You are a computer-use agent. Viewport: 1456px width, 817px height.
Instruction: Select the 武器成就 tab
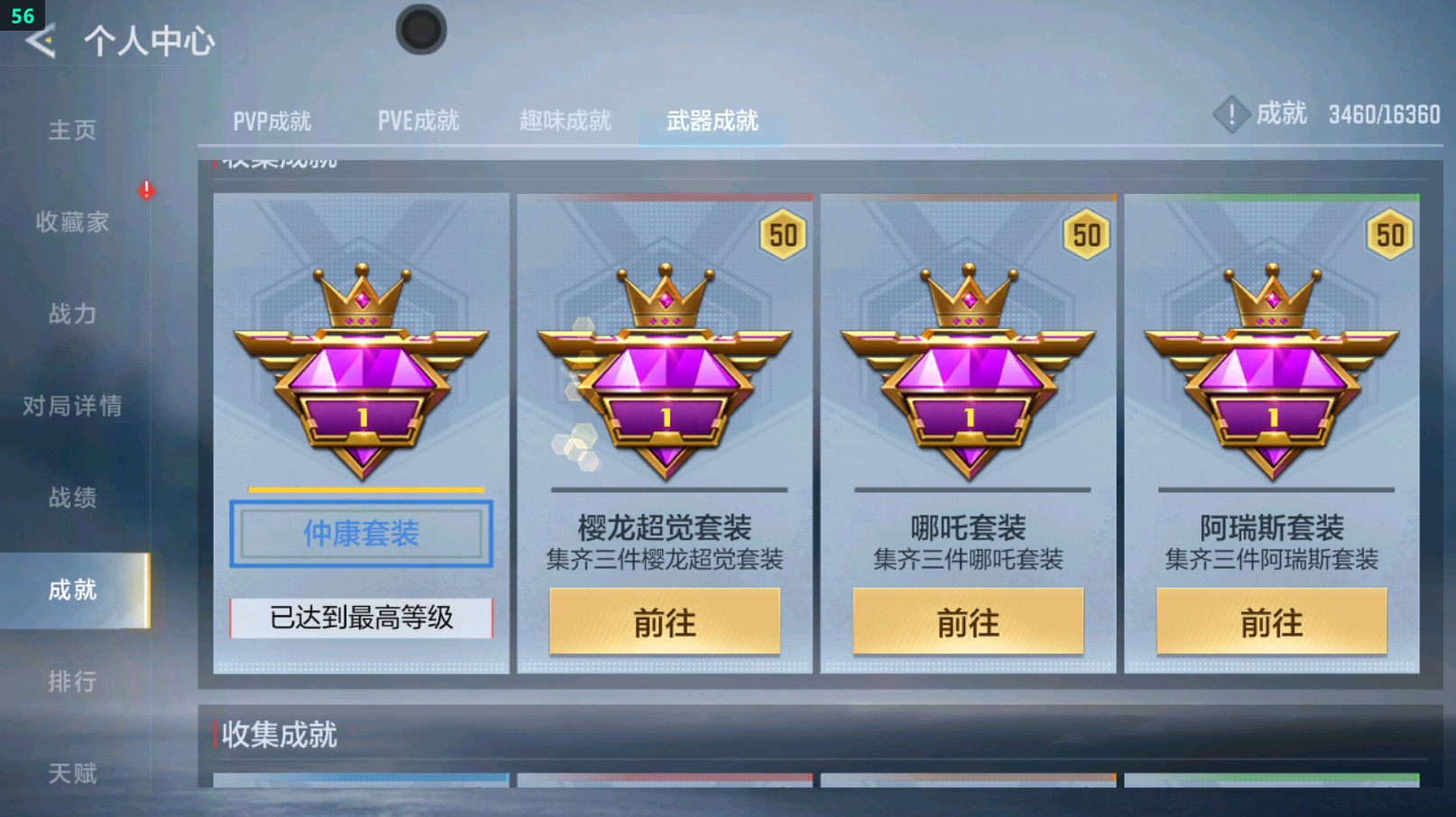pyautogui.click(x=710, y=121)
